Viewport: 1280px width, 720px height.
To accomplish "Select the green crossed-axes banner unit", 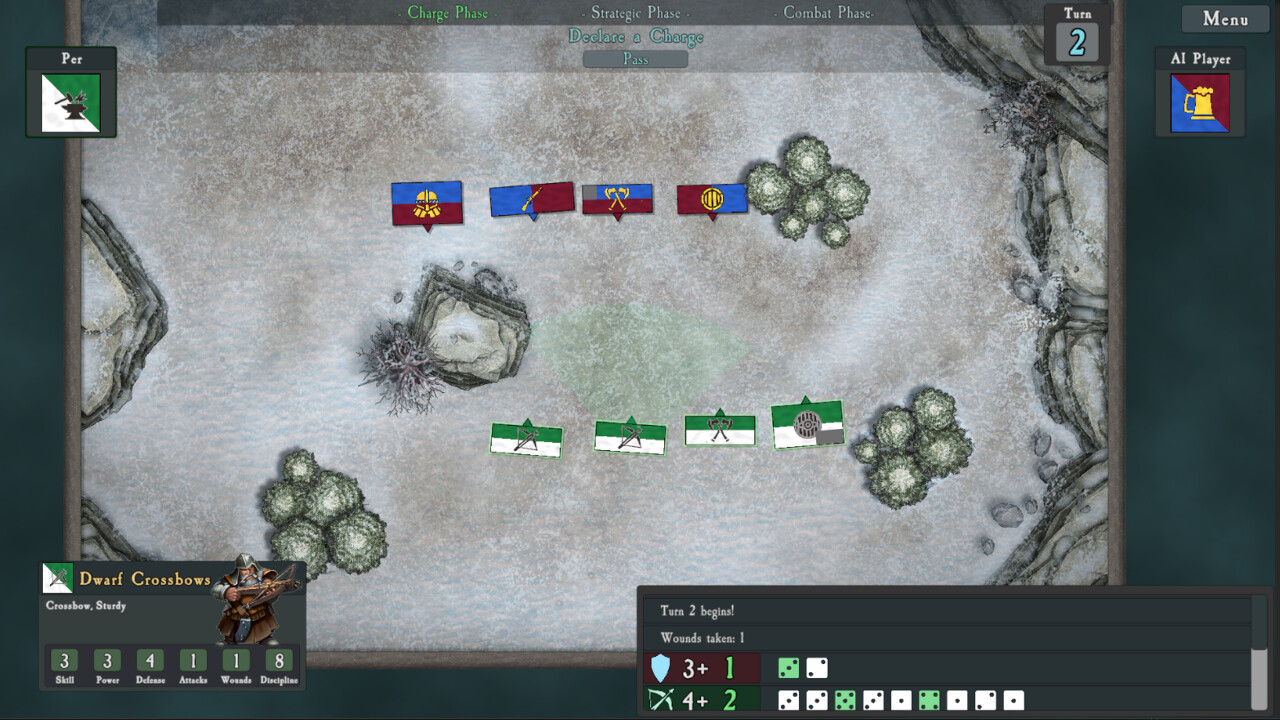I will coord(719,428).
